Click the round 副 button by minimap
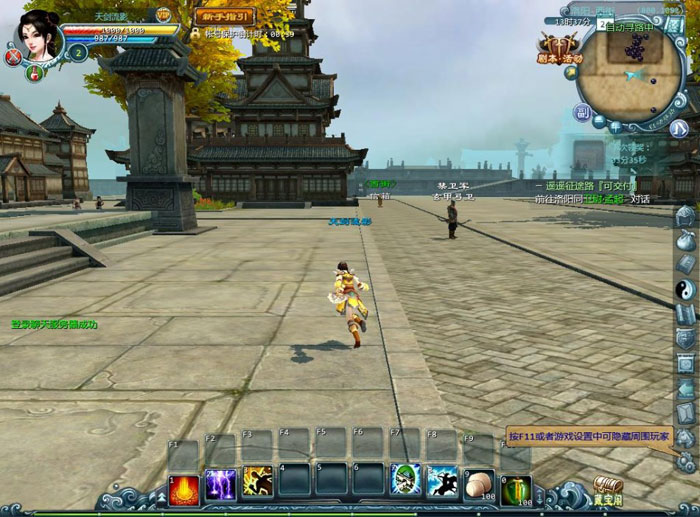The image size is (700, 517). pyautogui.click(x=583, y=112)
